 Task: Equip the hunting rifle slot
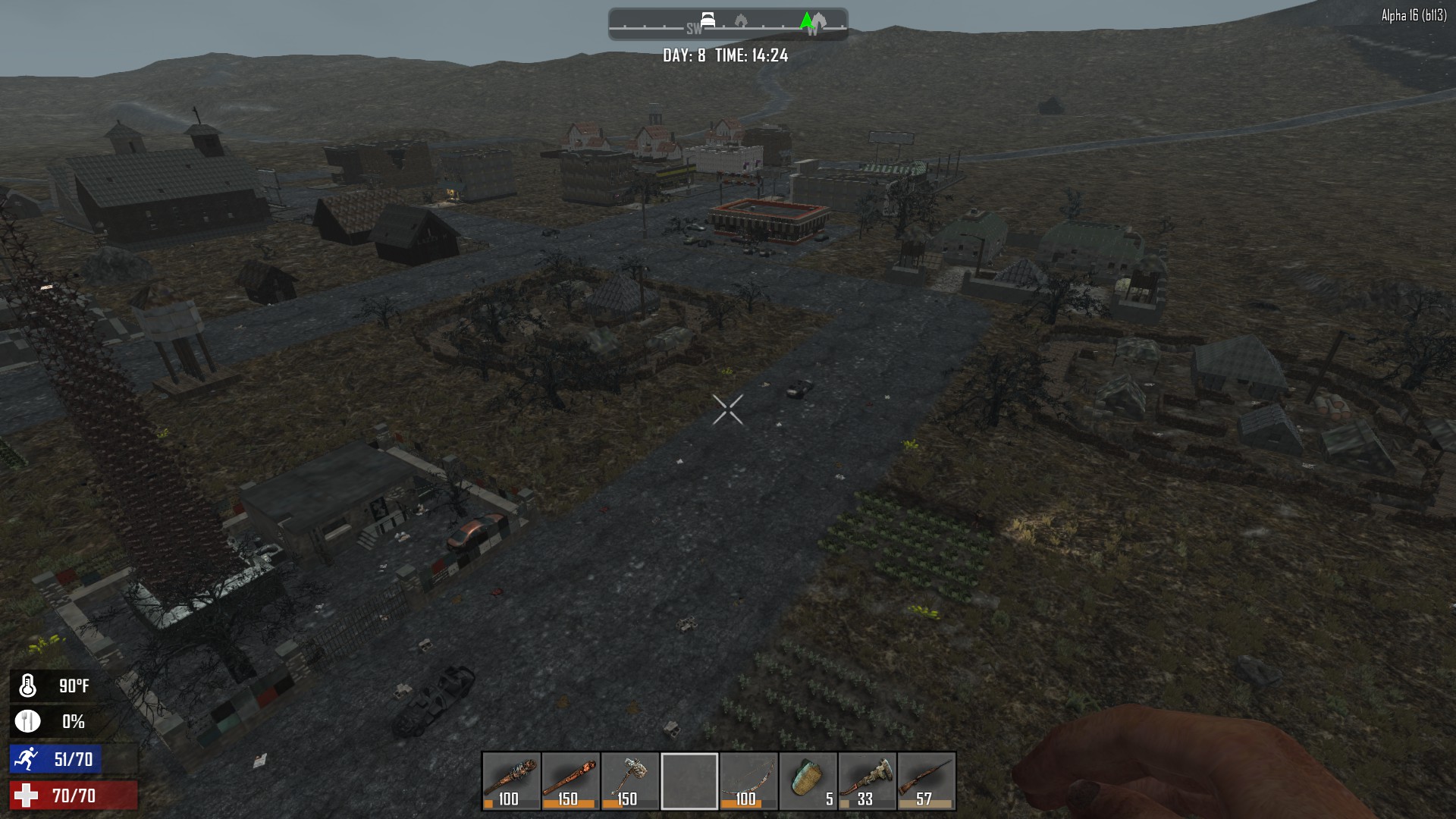(926, 781)
